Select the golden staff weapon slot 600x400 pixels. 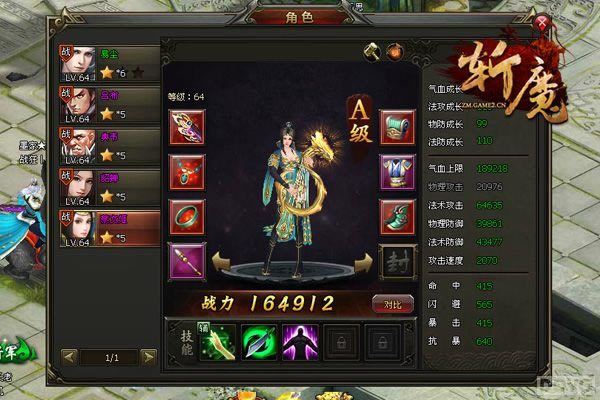tap(187, 261)
